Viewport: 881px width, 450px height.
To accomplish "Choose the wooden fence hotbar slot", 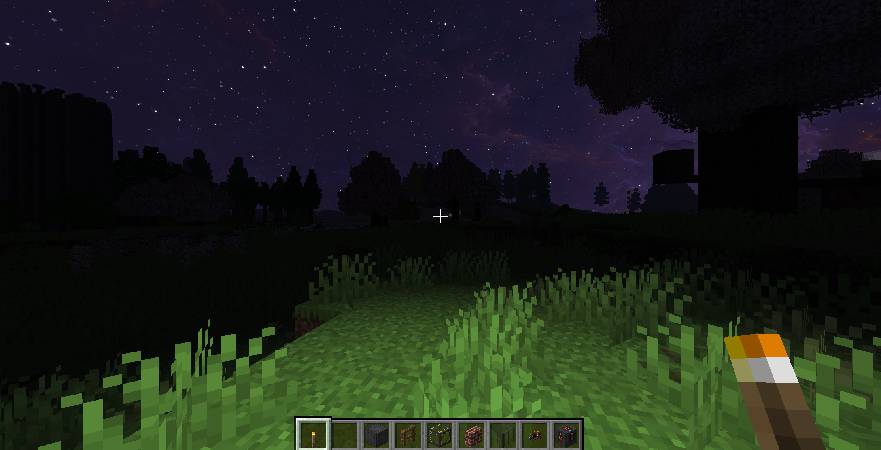I will point(408,435).
